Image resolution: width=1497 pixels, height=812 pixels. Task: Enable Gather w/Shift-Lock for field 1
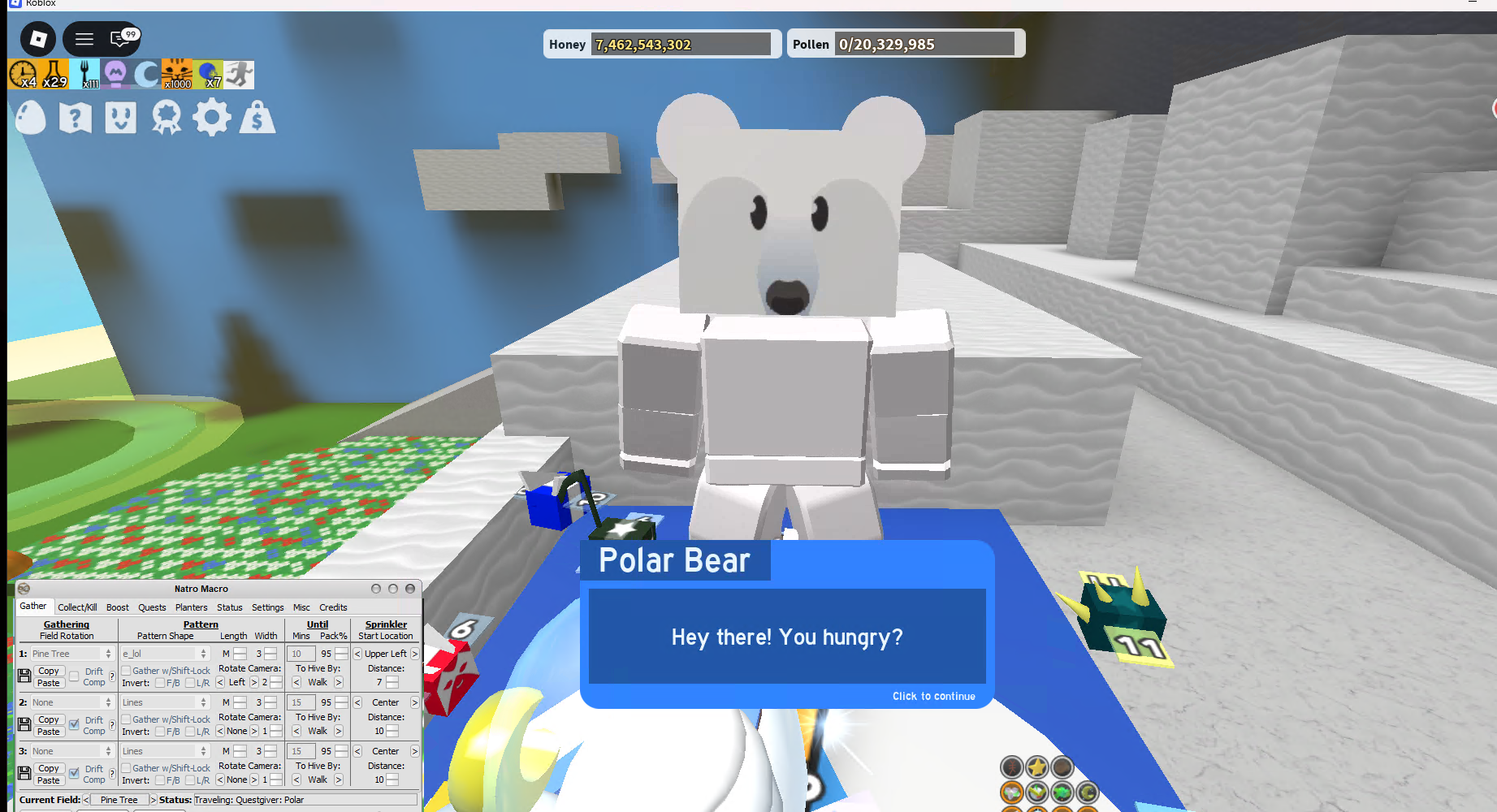(126, 671)
